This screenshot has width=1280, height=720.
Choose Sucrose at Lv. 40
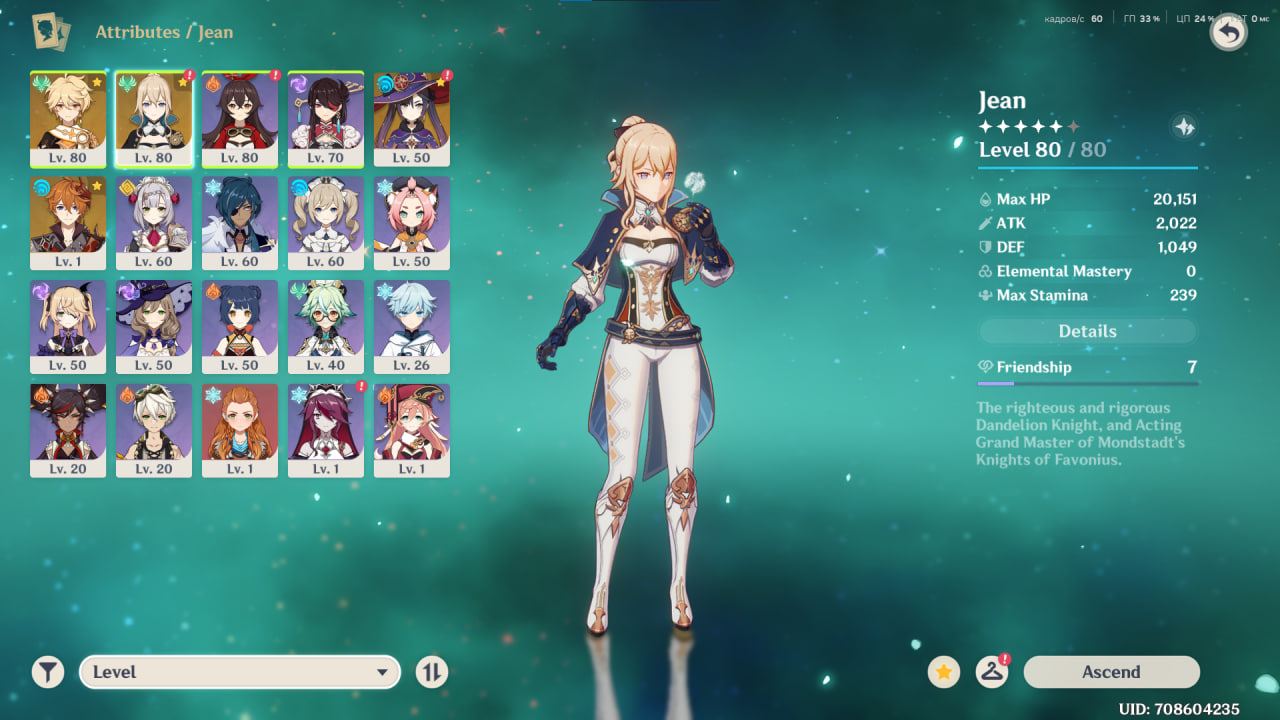[x=326, y=326]
